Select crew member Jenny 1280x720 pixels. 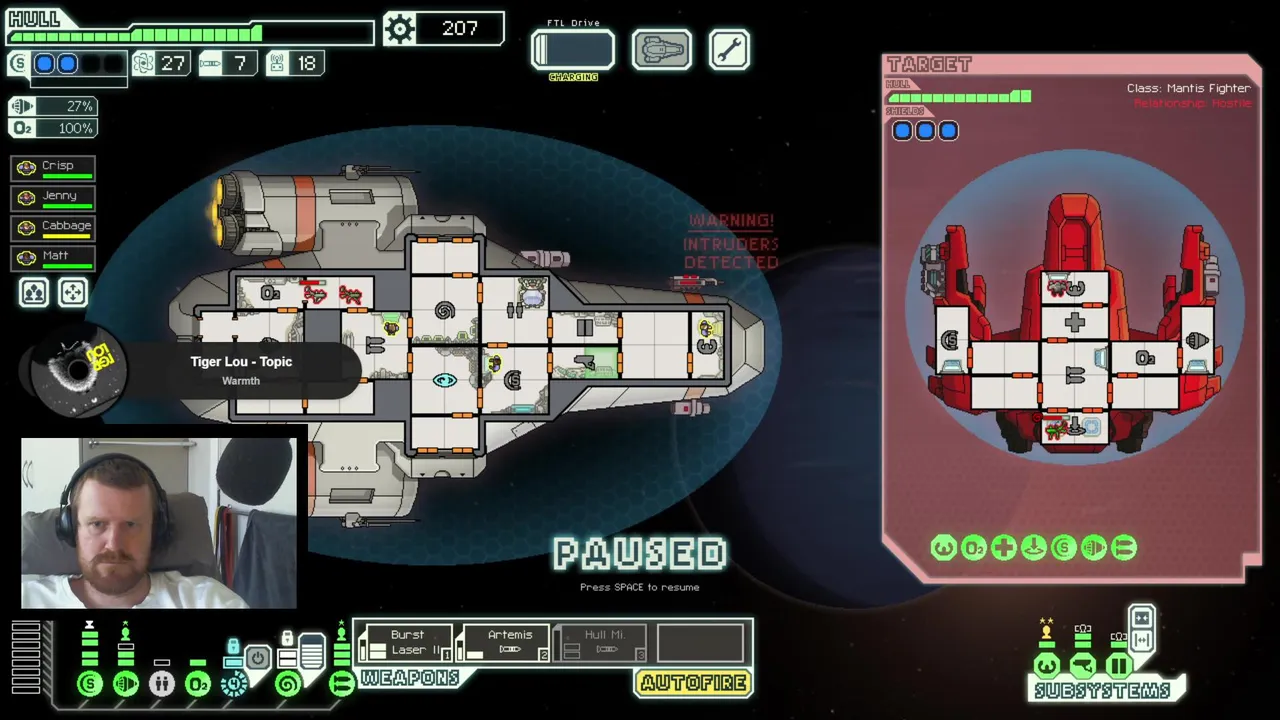(54, 197)
